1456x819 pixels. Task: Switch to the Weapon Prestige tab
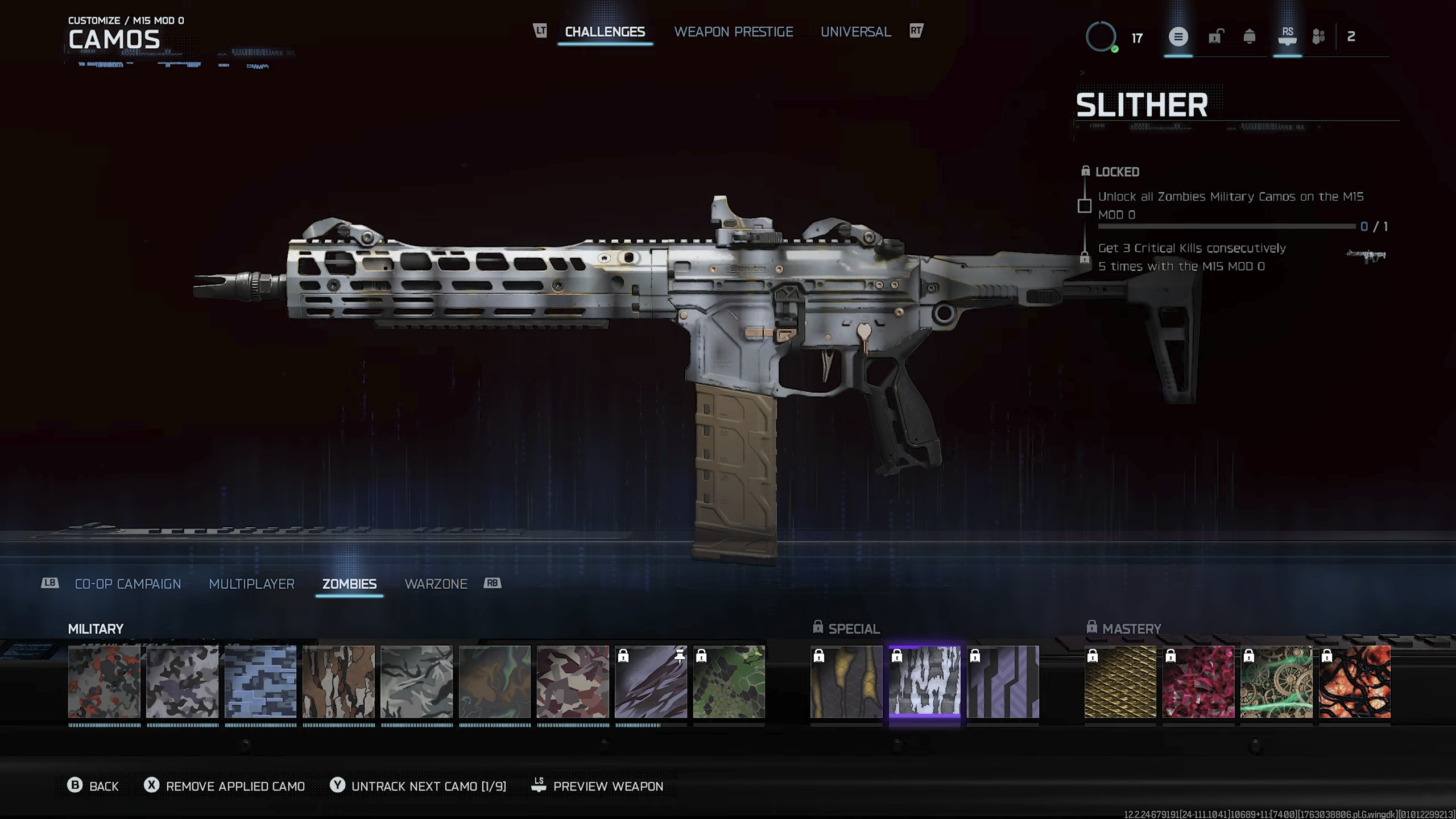(x=734, y=32)
